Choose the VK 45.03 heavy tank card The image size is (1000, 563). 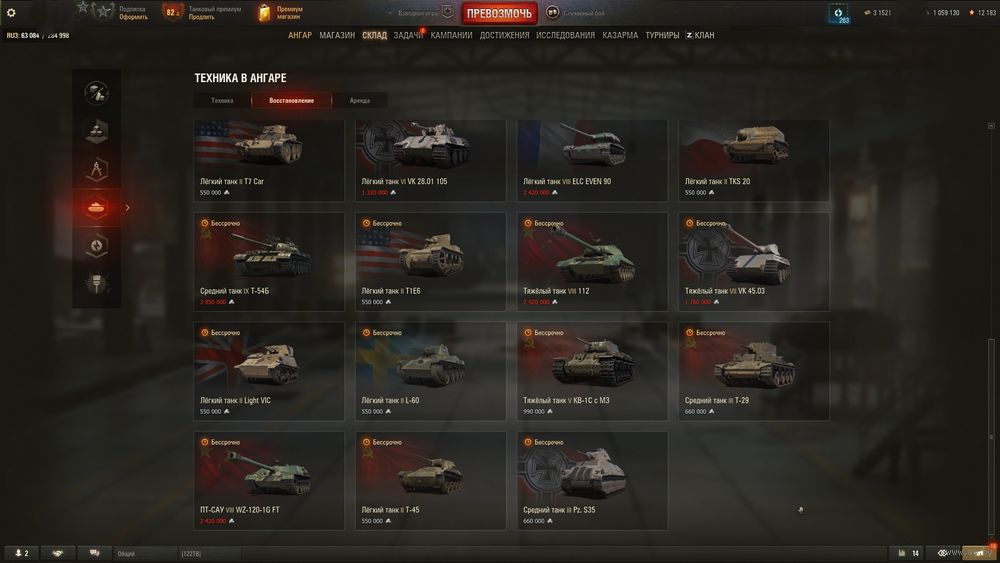tap(753, 261)
